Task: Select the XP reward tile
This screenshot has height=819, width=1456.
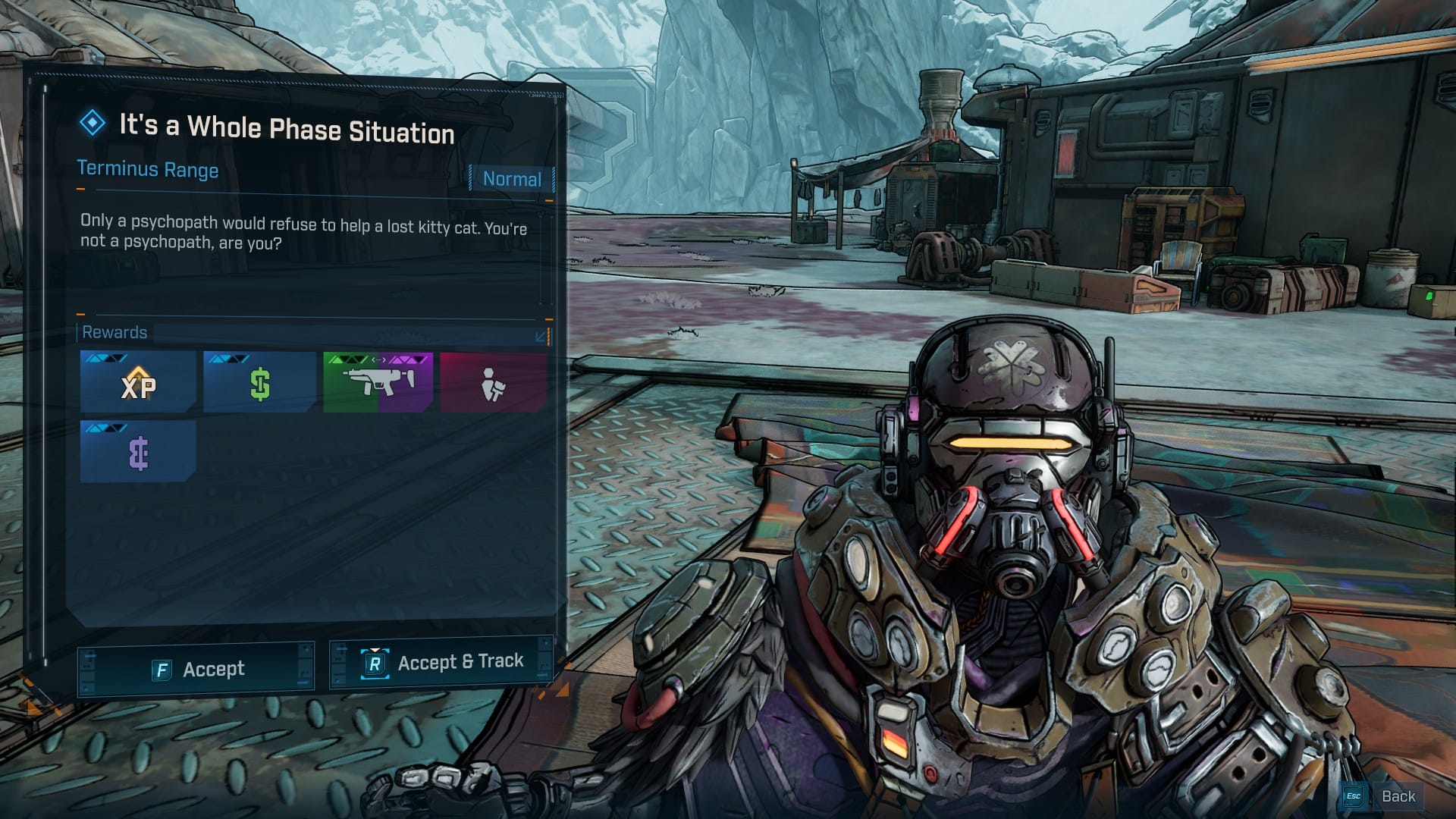Action: click(138, 382)
